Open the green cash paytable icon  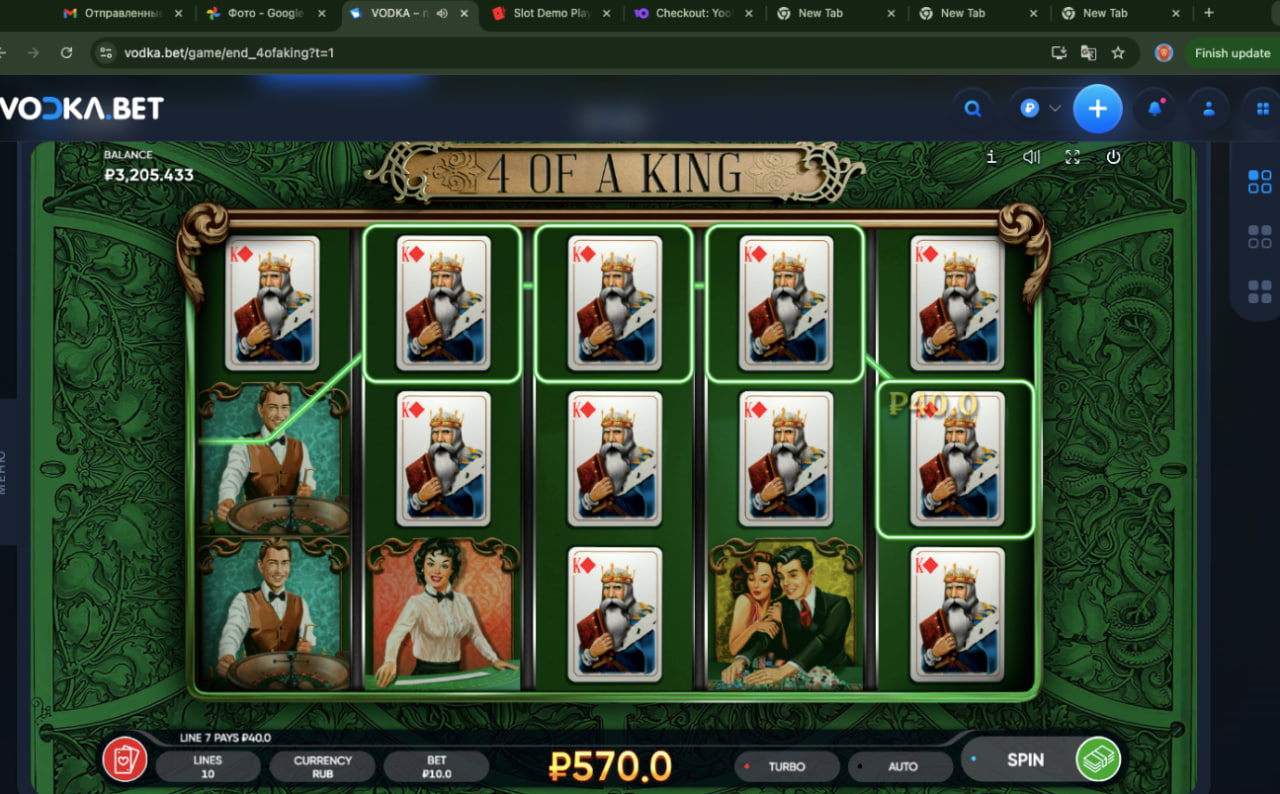pos(1097,760)
